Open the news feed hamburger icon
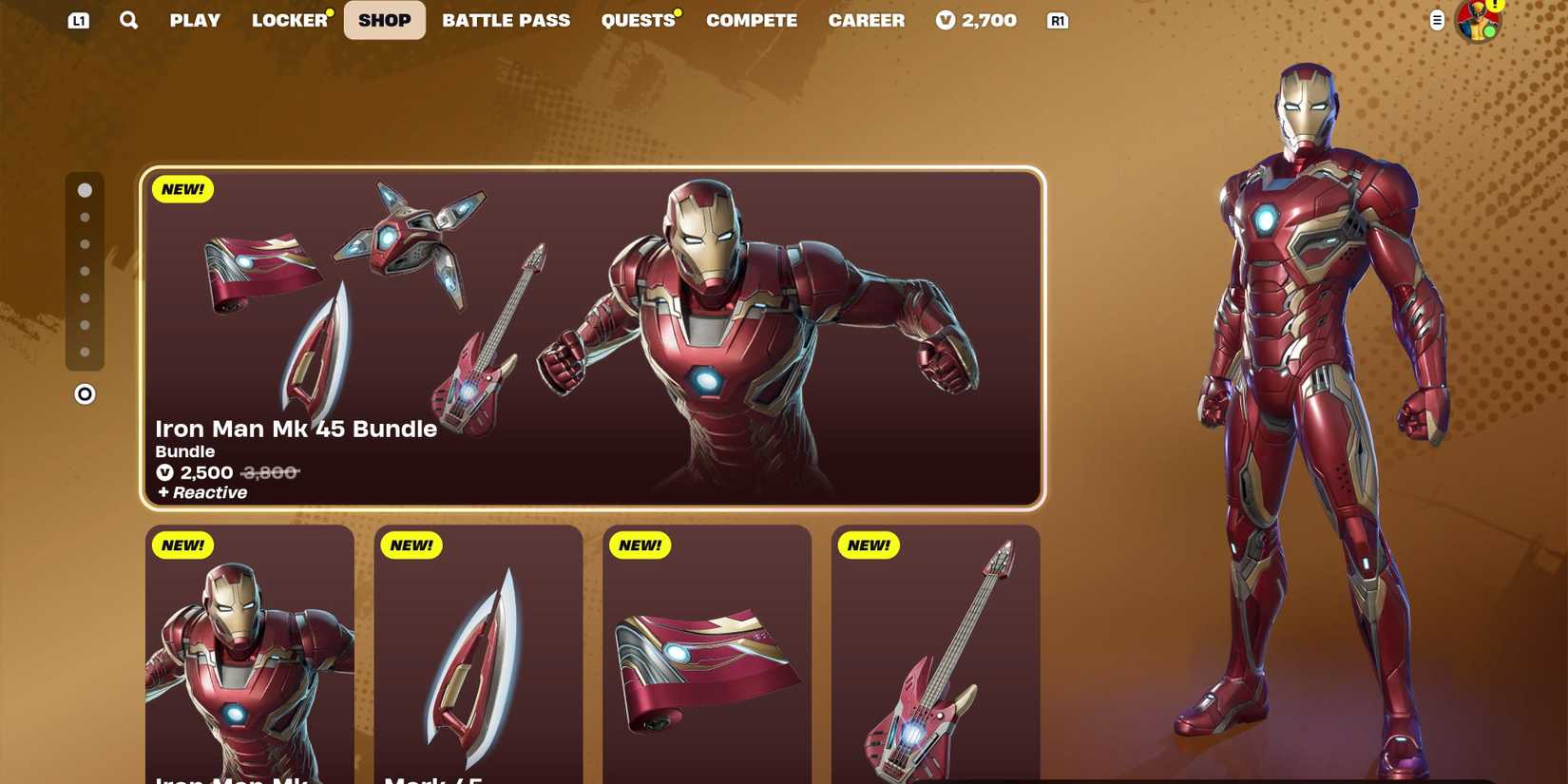The image size is (1568, 784). pos(1436,20)
